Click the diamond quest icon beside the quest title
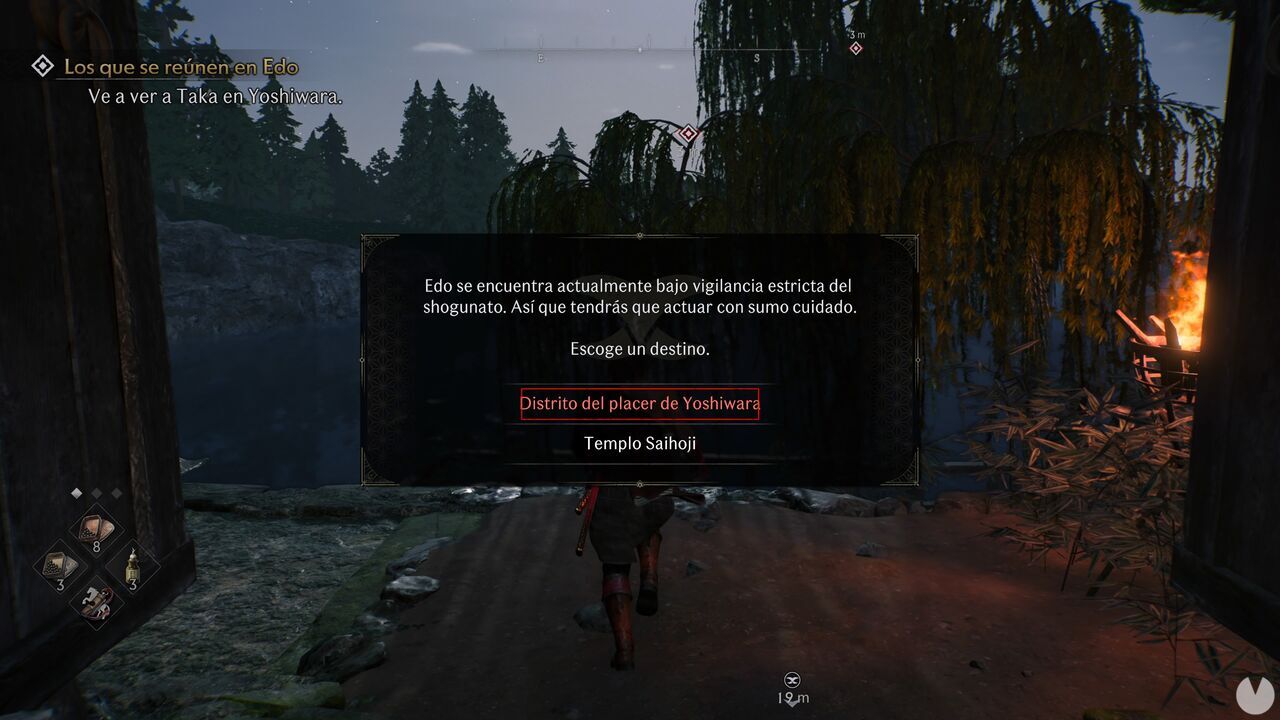1280x720 pixels. 41,66
